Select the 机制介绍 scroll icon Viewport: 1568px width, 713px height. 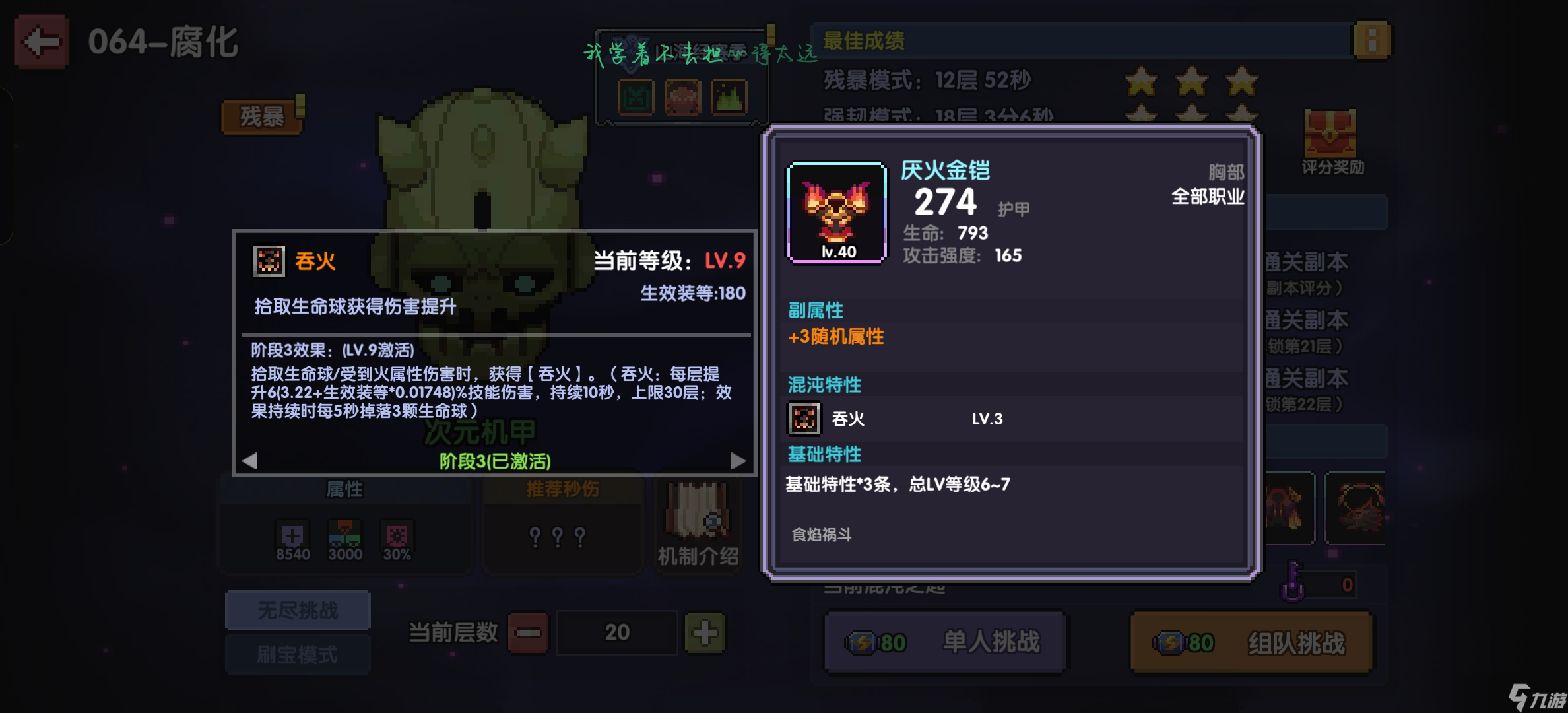point(698,522)
